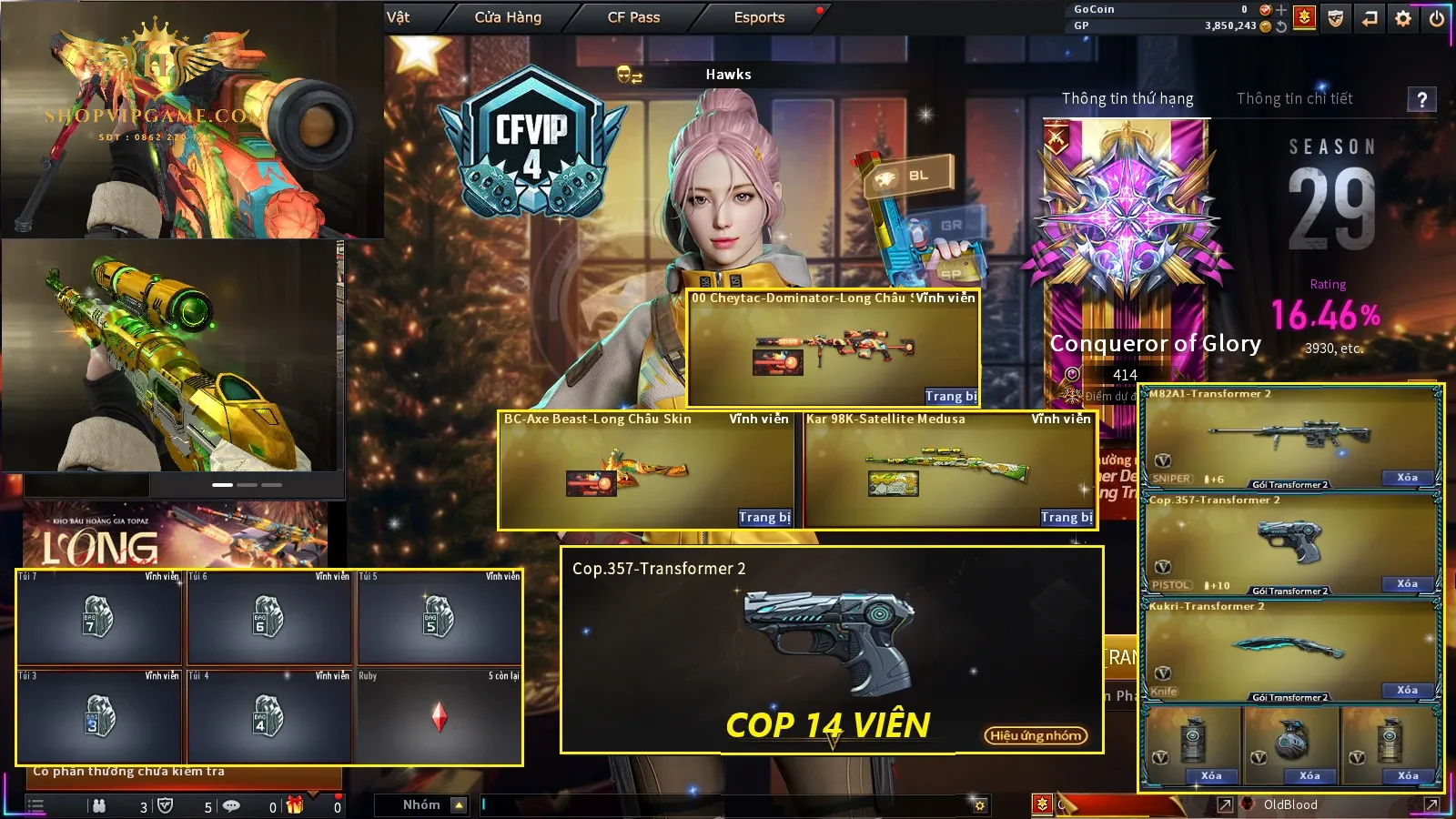Toggle the yellow masked-player icon above Hawks

click(x=627, y=75)
